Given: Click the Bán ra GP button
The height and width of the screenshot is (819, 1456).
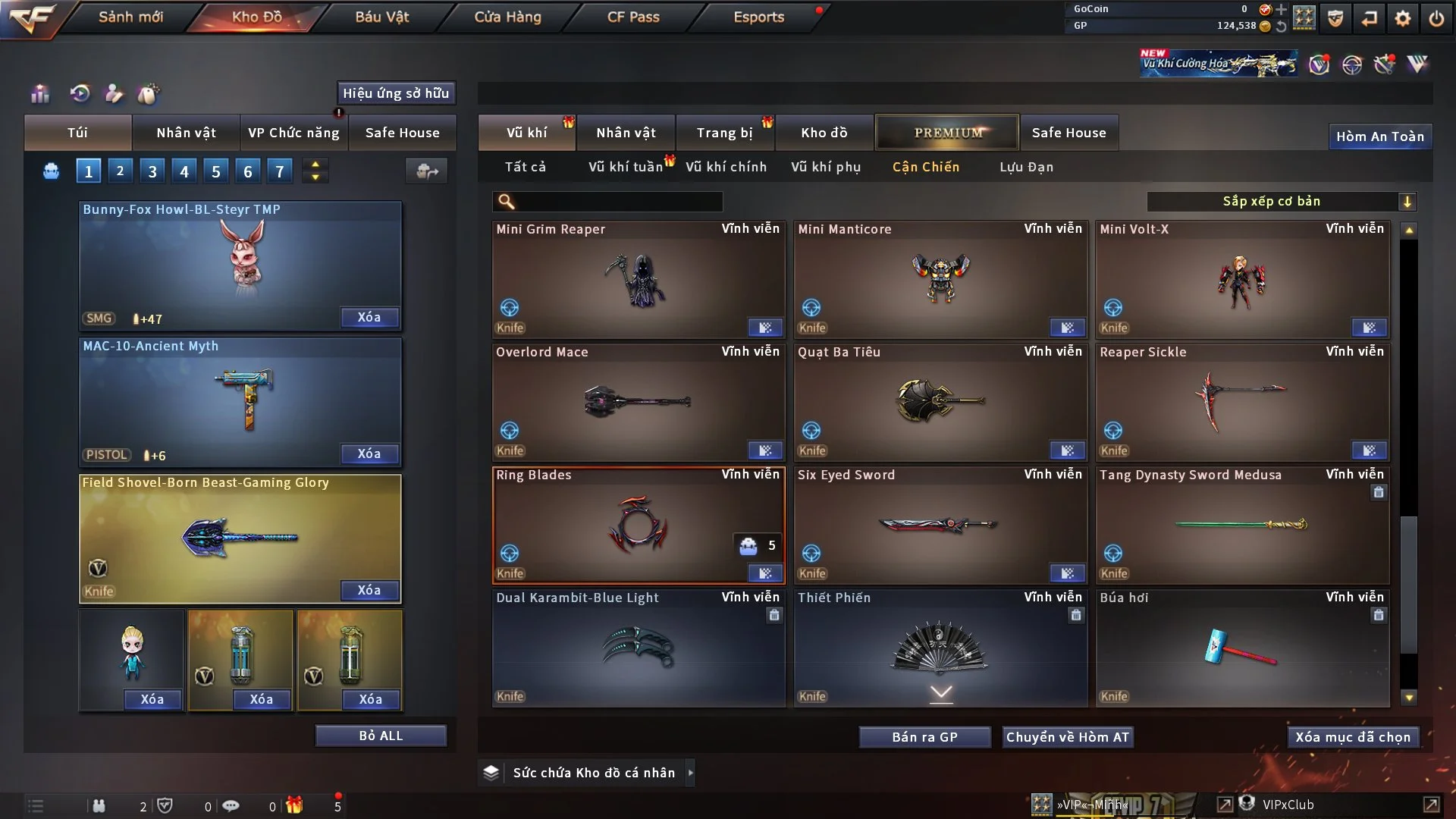Looking at the screenshot, I should pos(924,737).
